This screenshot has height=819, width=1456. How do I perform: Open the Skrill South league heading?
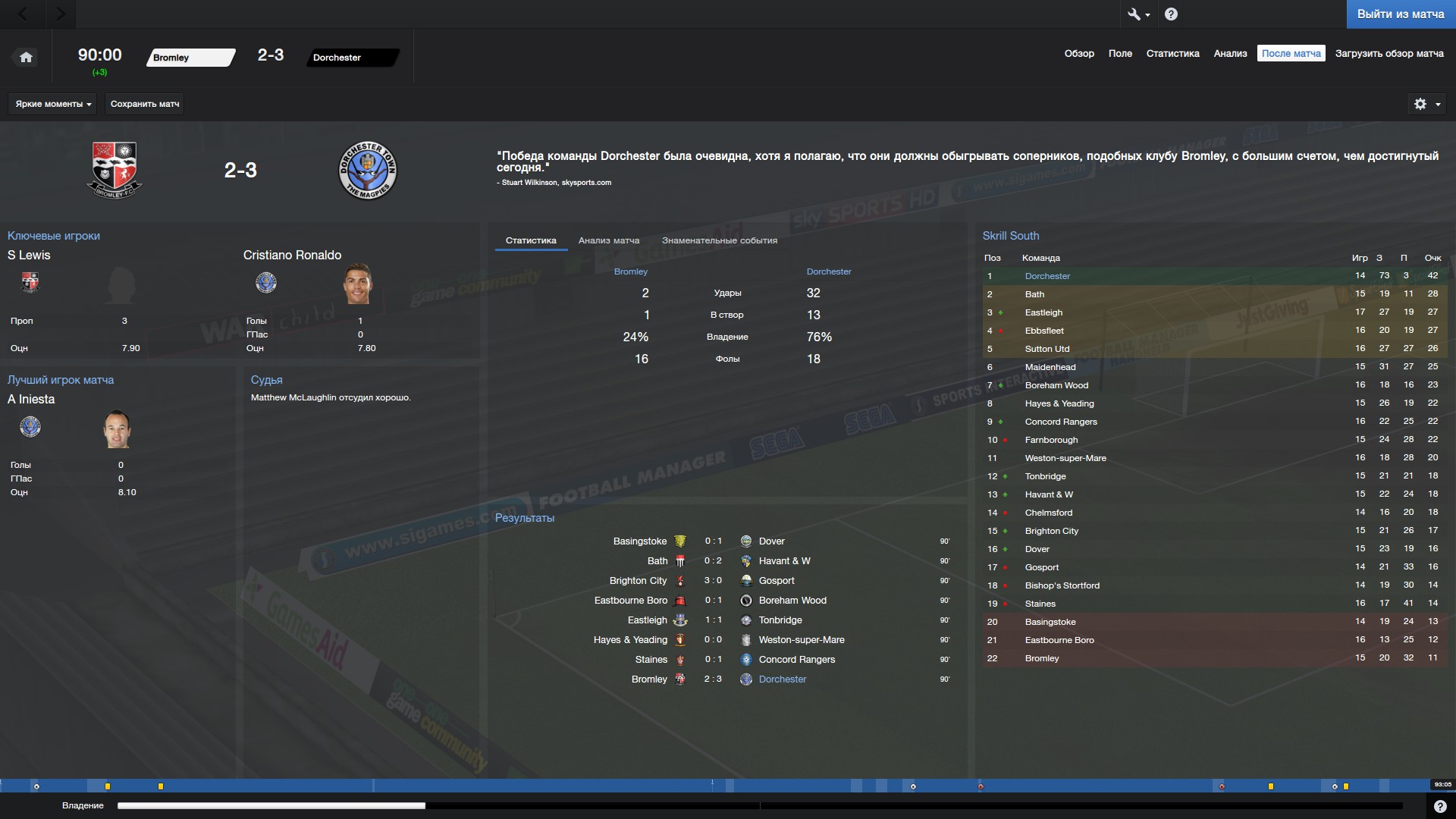click(1010, 236)
